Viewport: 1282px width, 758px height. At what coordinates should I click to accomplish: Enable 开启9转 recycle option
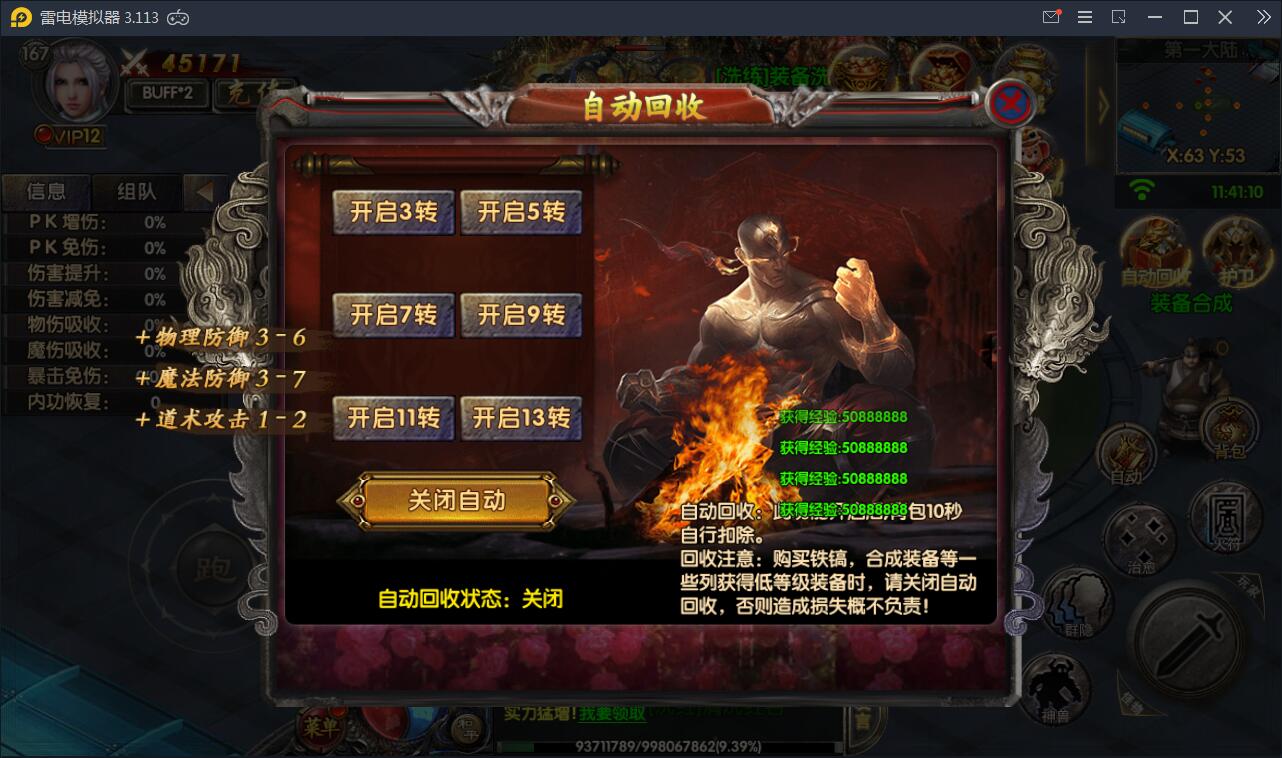521,314
